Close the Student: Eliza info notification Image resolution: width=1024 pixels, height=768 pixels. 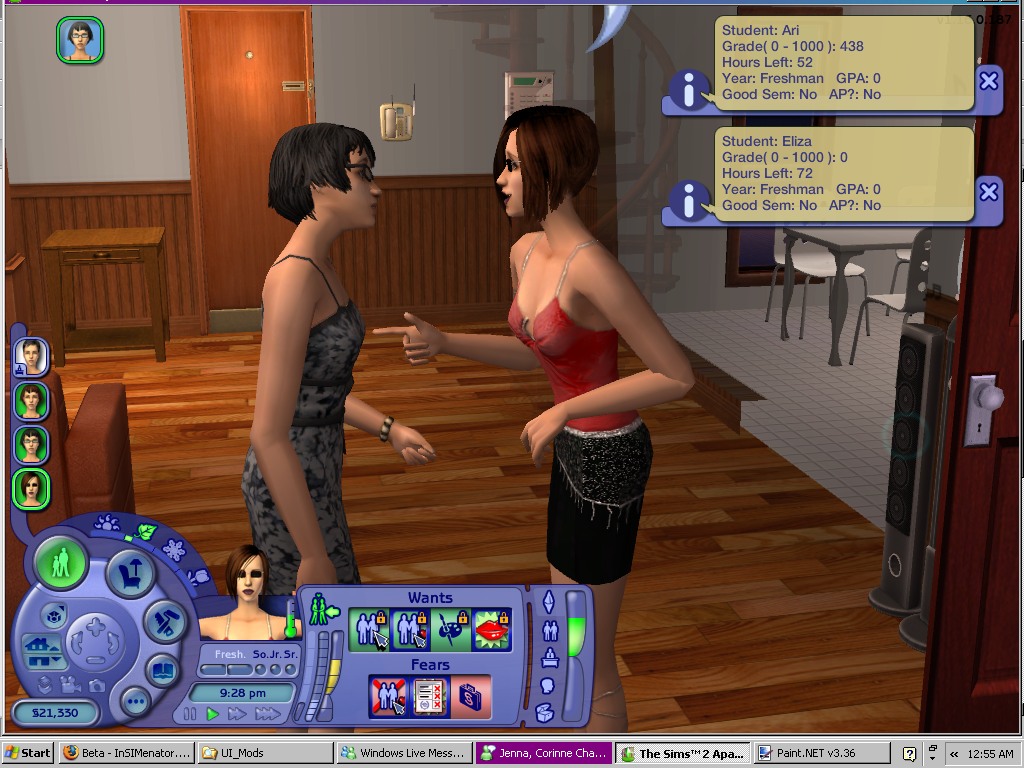click(988, 191)
